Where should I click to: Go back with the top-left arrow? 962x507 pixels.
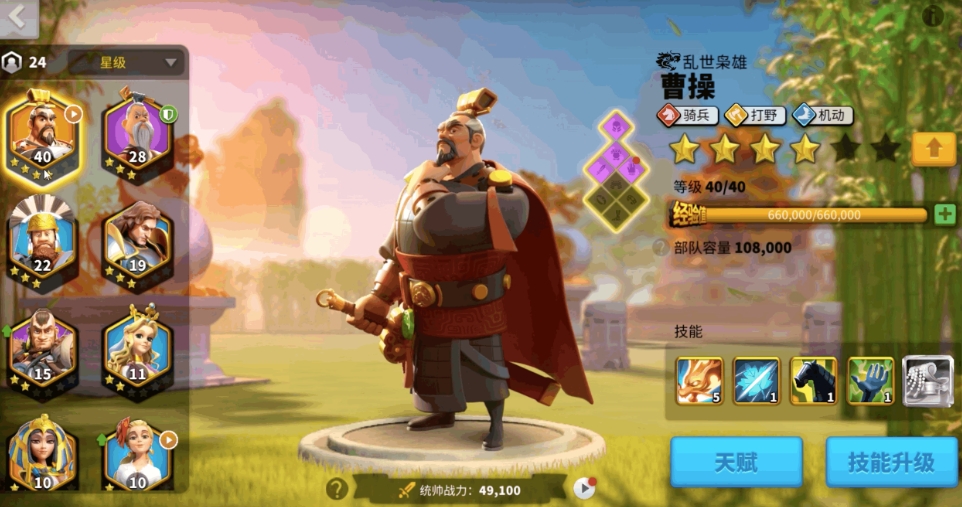[18, 17]
